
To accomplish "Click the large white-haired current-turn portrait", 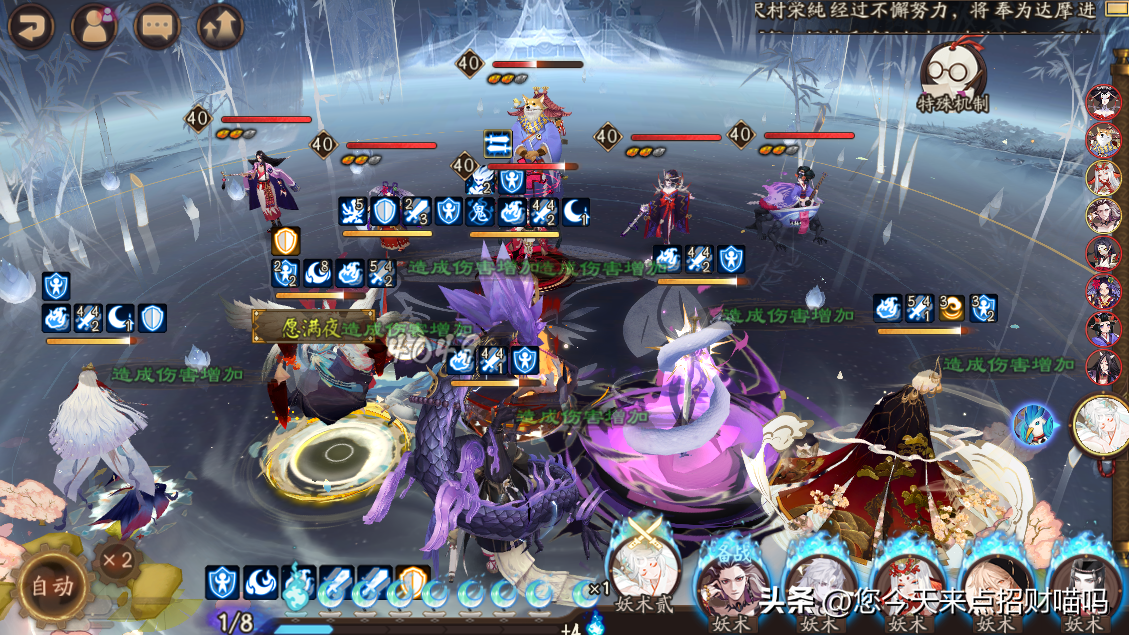I will (1102, 424).
